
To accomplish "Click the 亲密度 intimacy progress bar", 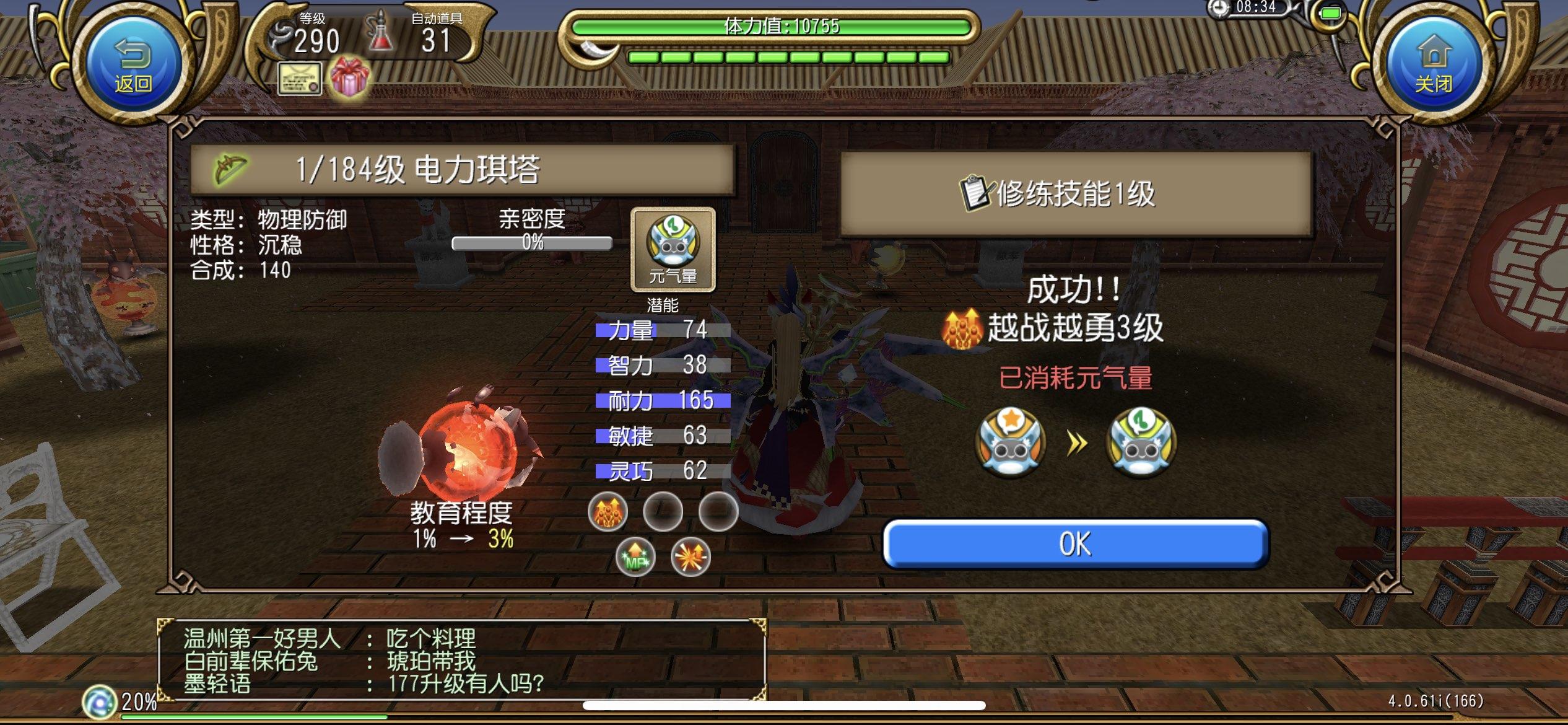I will pyautogui.click(x=531, y=244).
